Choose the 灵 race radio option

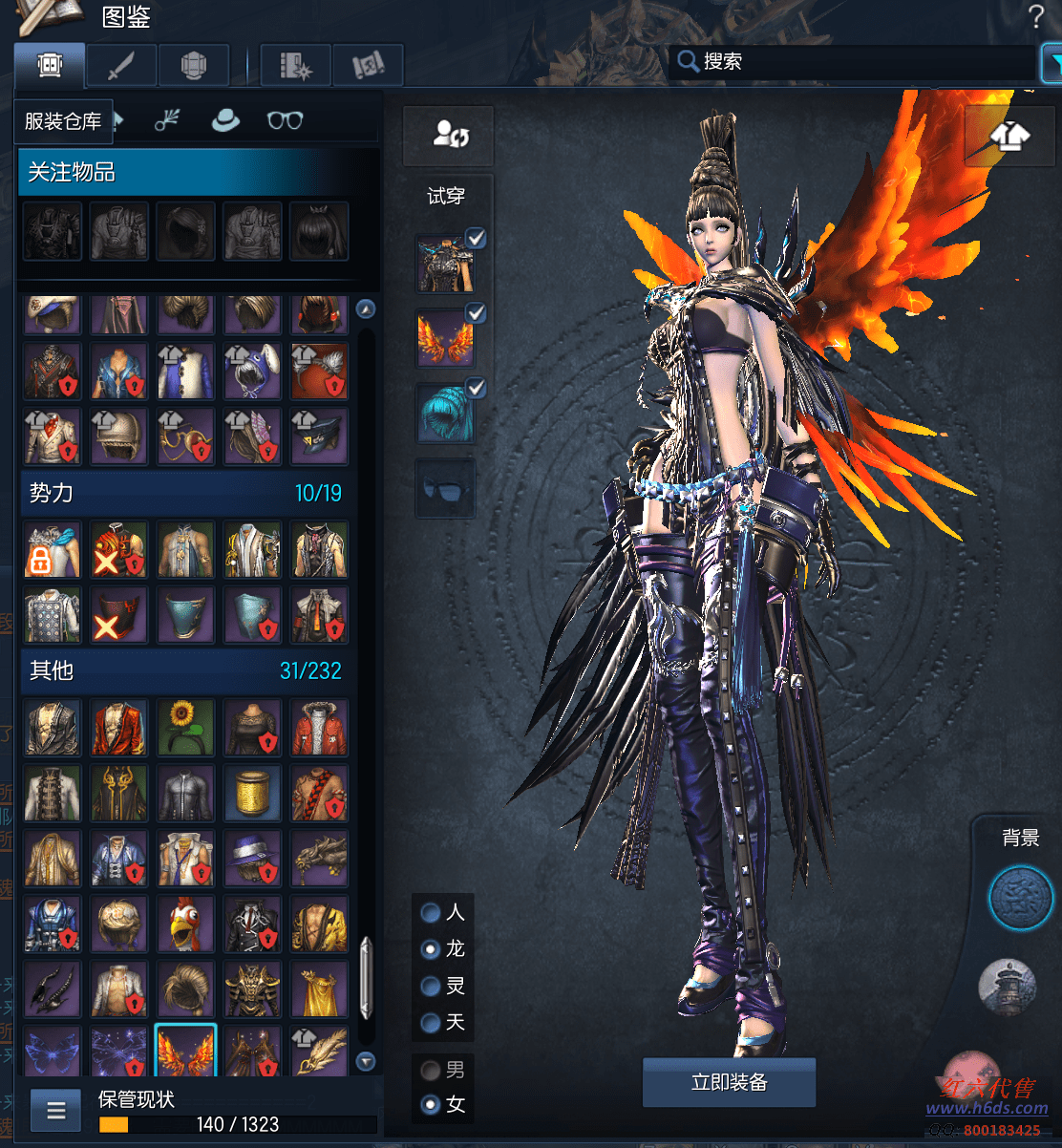point(432,986)
